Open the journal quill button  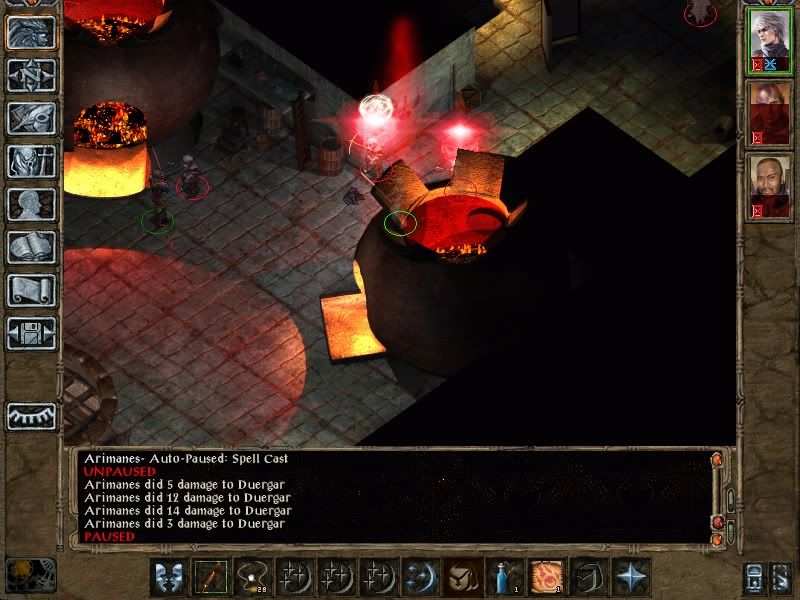tap(32, 118)
